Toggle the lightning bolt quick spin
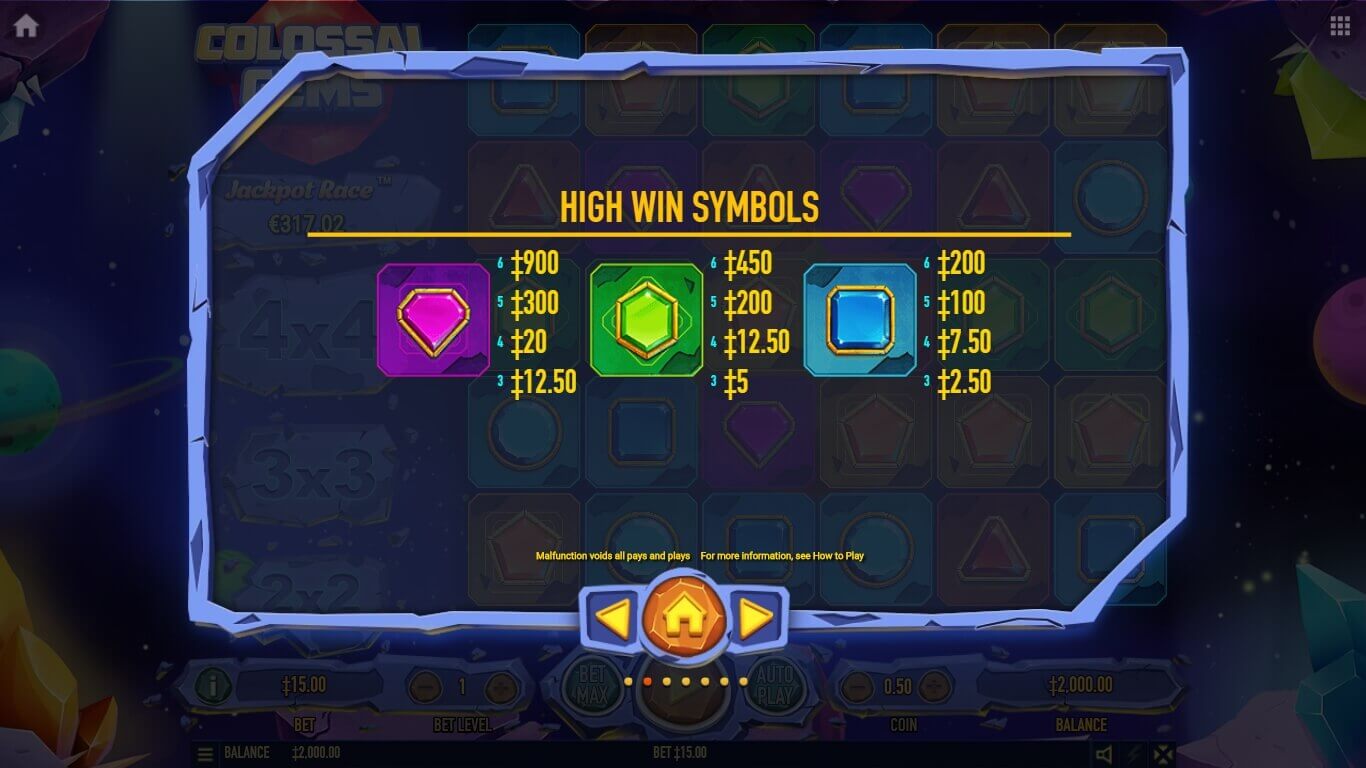This screenshot has height=768, width=1366. click(x=1134, y=754)
